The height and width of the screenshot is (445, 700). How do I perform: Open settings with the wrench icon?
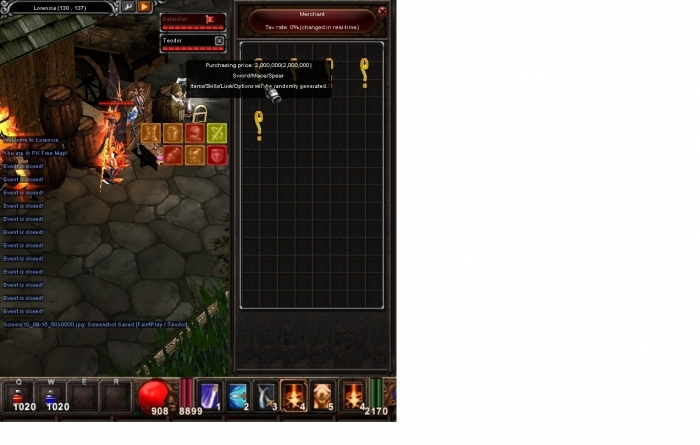point(129,6)
